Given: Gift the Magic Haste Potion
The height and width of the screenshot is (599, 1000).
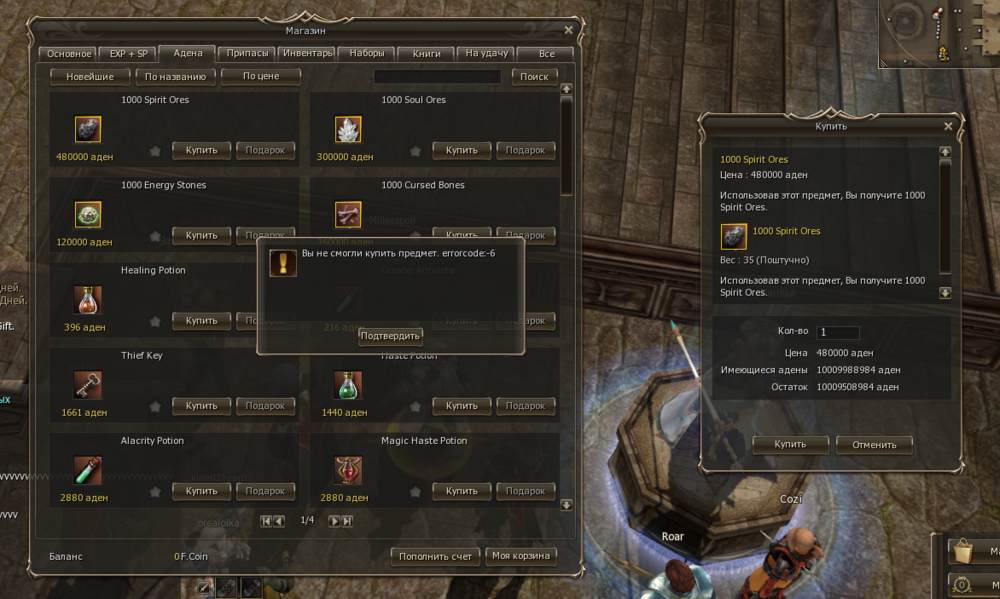Looking at the screenshot, I should [524, 491].
